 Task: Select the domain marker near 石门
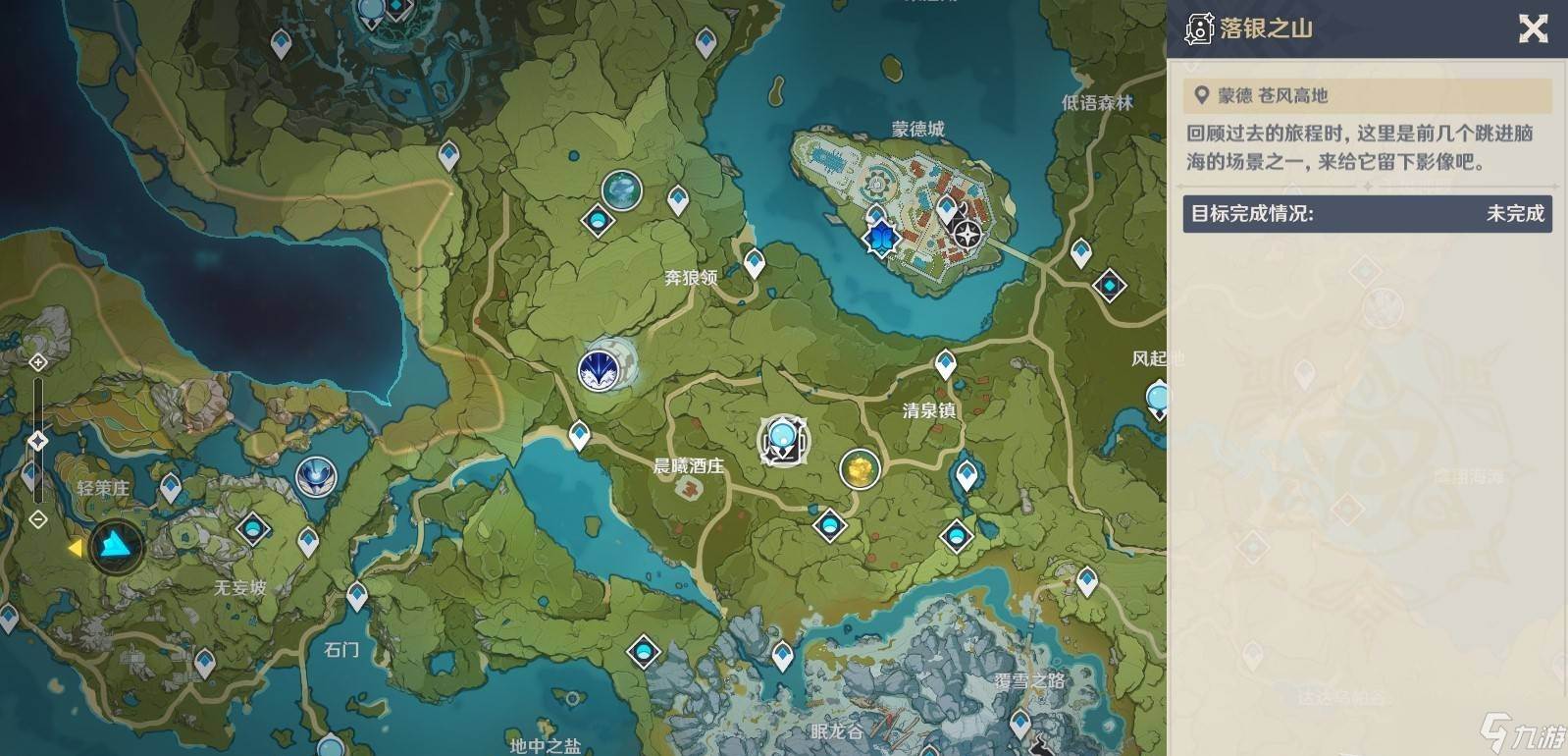[x=644, y=650]
